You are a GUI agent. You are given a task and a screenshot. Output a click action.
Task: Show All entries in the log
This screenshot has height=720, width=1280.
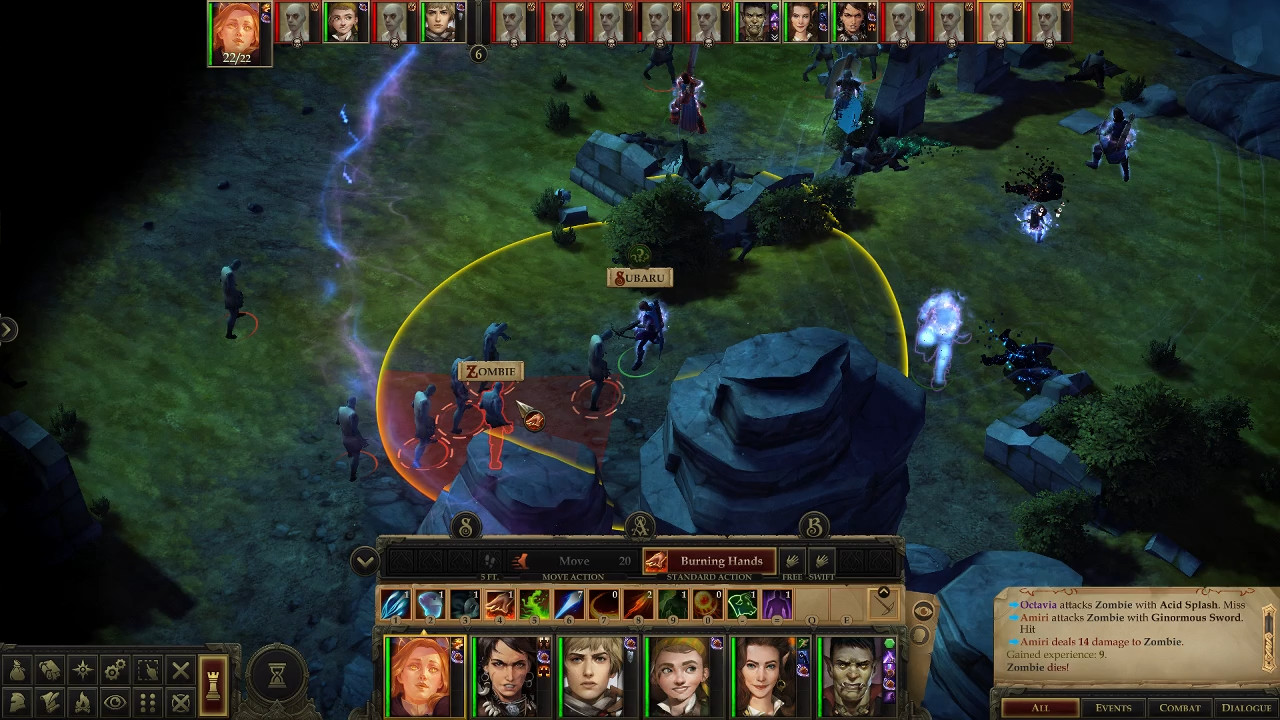[1040, 708]
